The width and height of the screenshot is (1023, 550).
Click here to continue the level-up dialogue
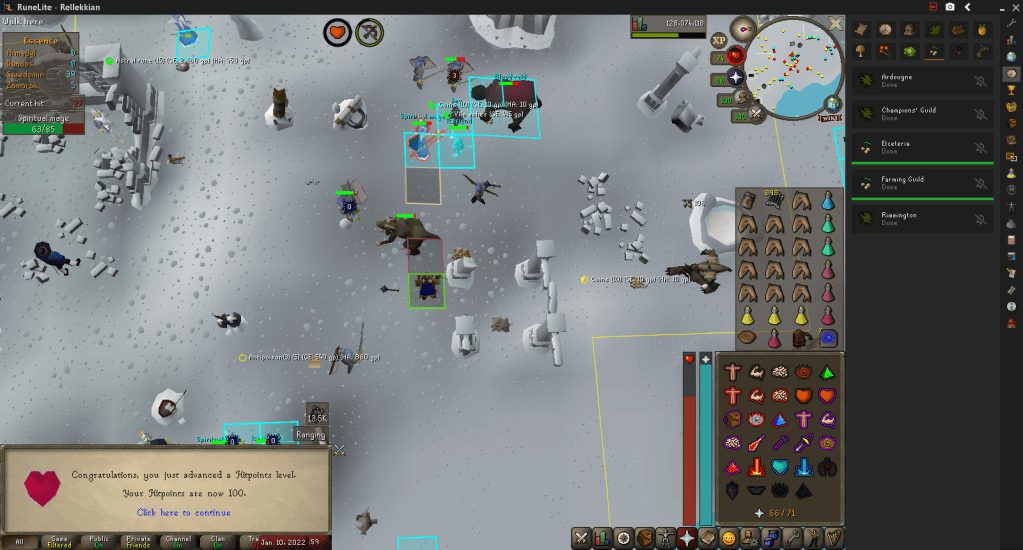(184, 513)
